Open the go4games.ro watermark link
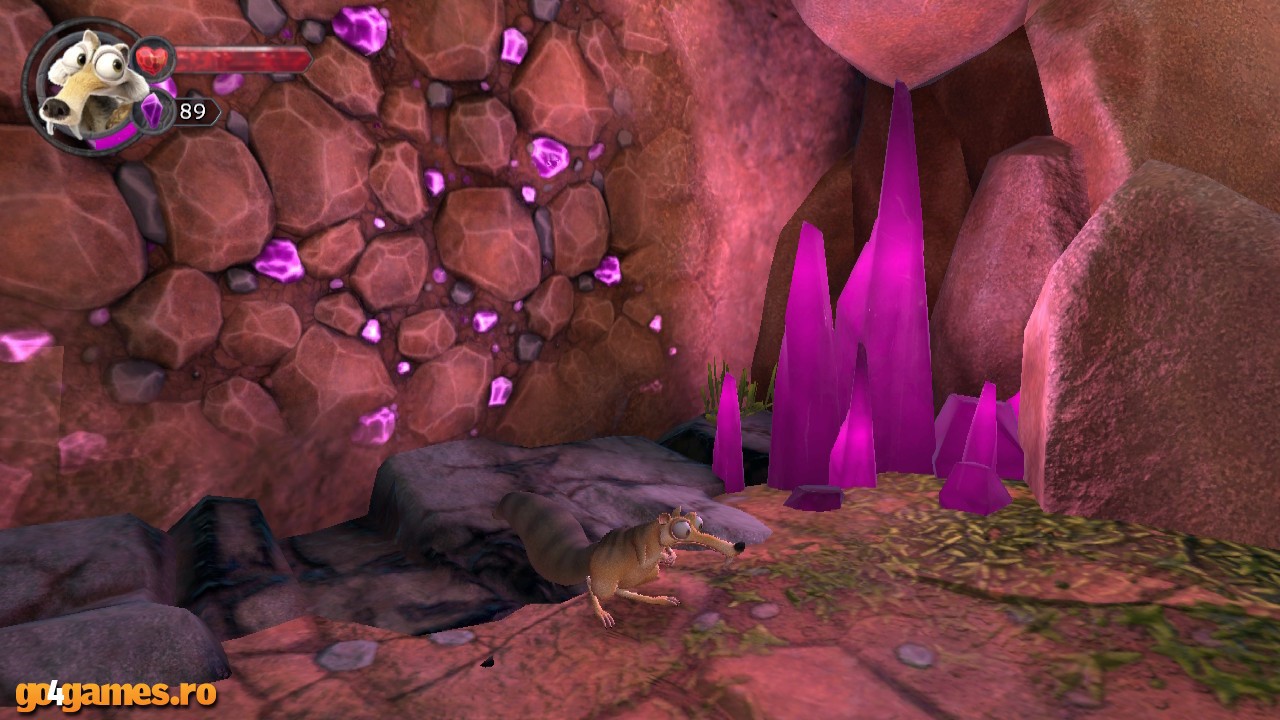 (x=116, y=693)
